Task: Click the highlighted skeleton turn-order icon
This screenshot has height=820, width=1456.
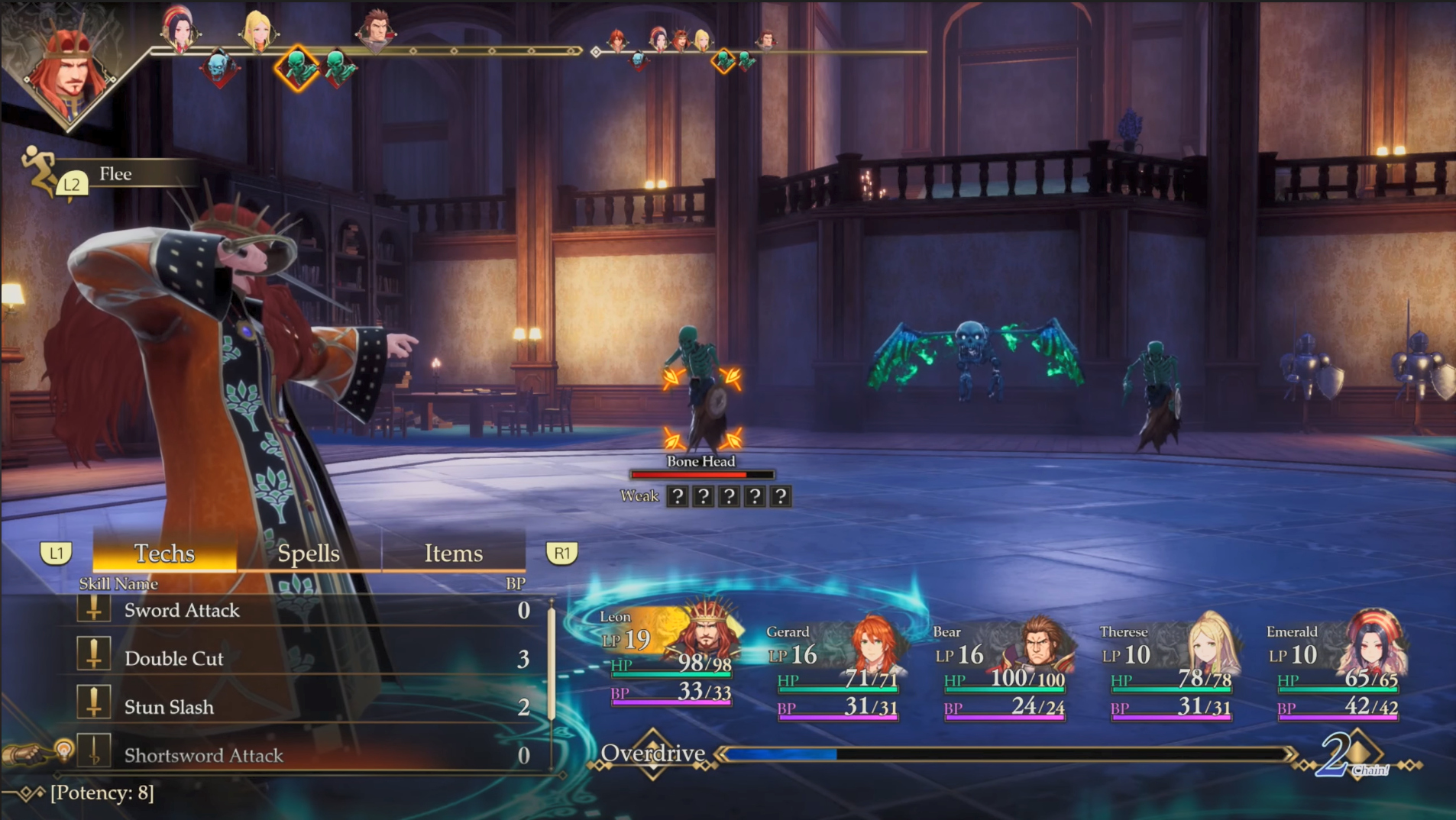Action: [x=297, y=68]
